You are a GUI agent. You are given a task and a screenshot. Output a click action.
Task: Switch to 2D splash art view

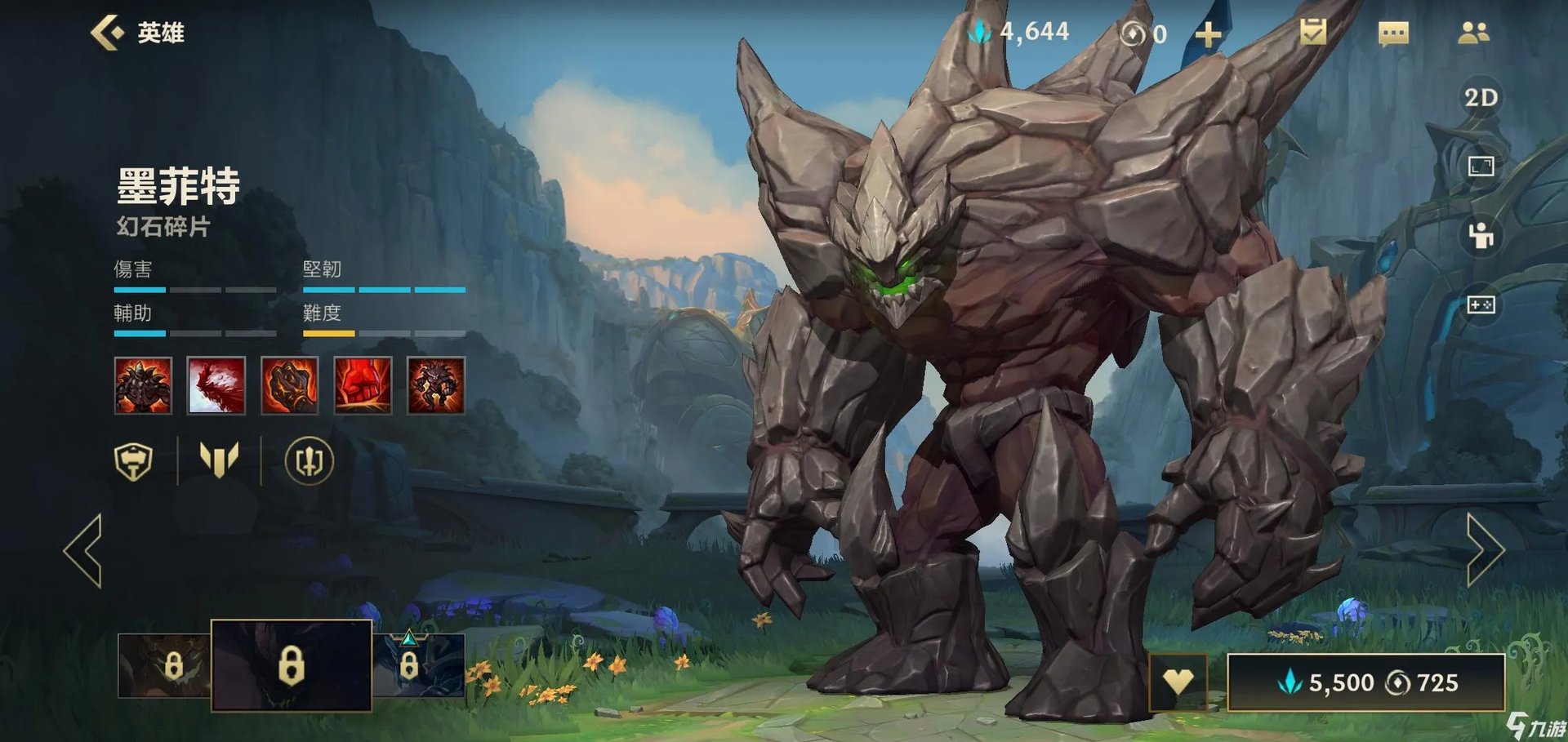tap(1481, 98)
